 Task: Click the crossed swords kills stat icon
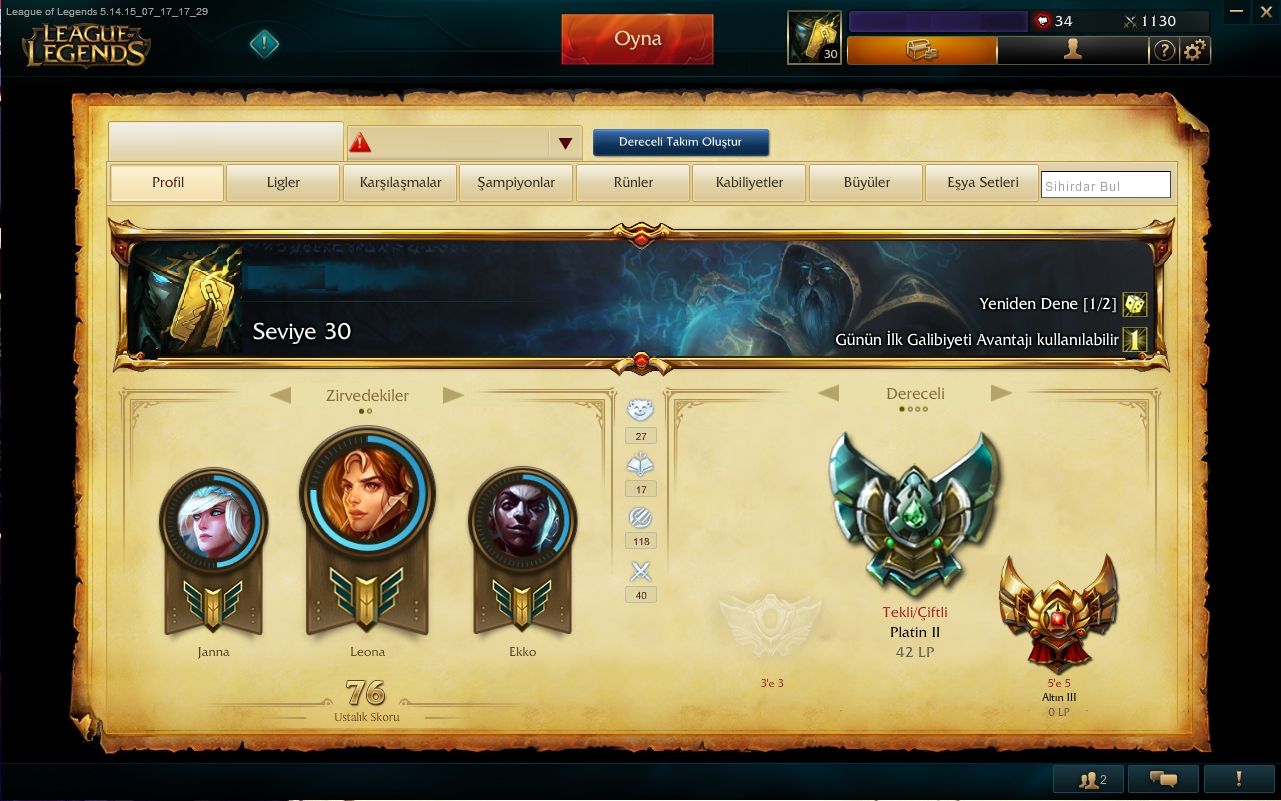point(640,571)
